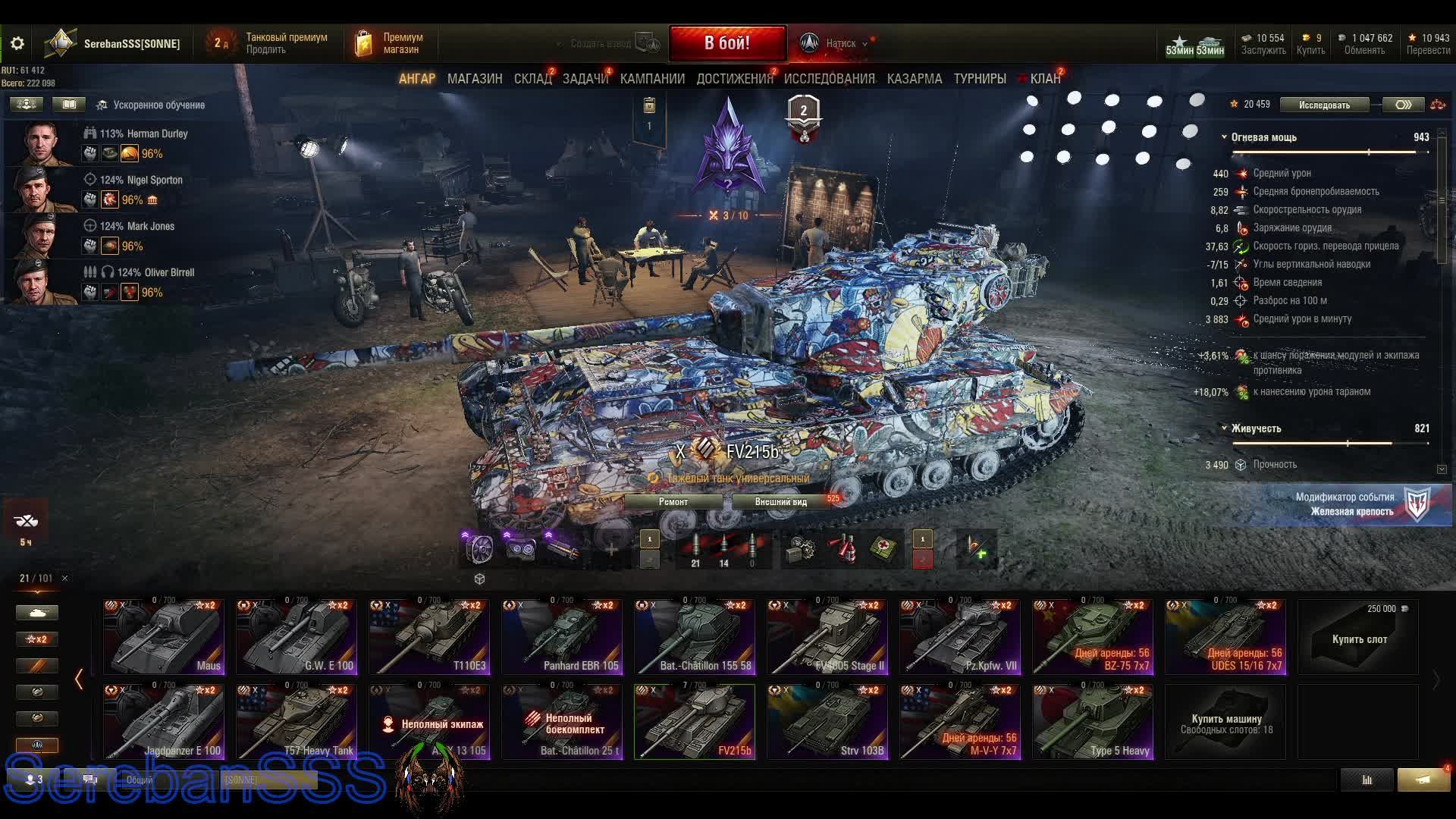Click the Исследовать button
The width and height of the screenshot is (1456, 819).
point(1324,105)
